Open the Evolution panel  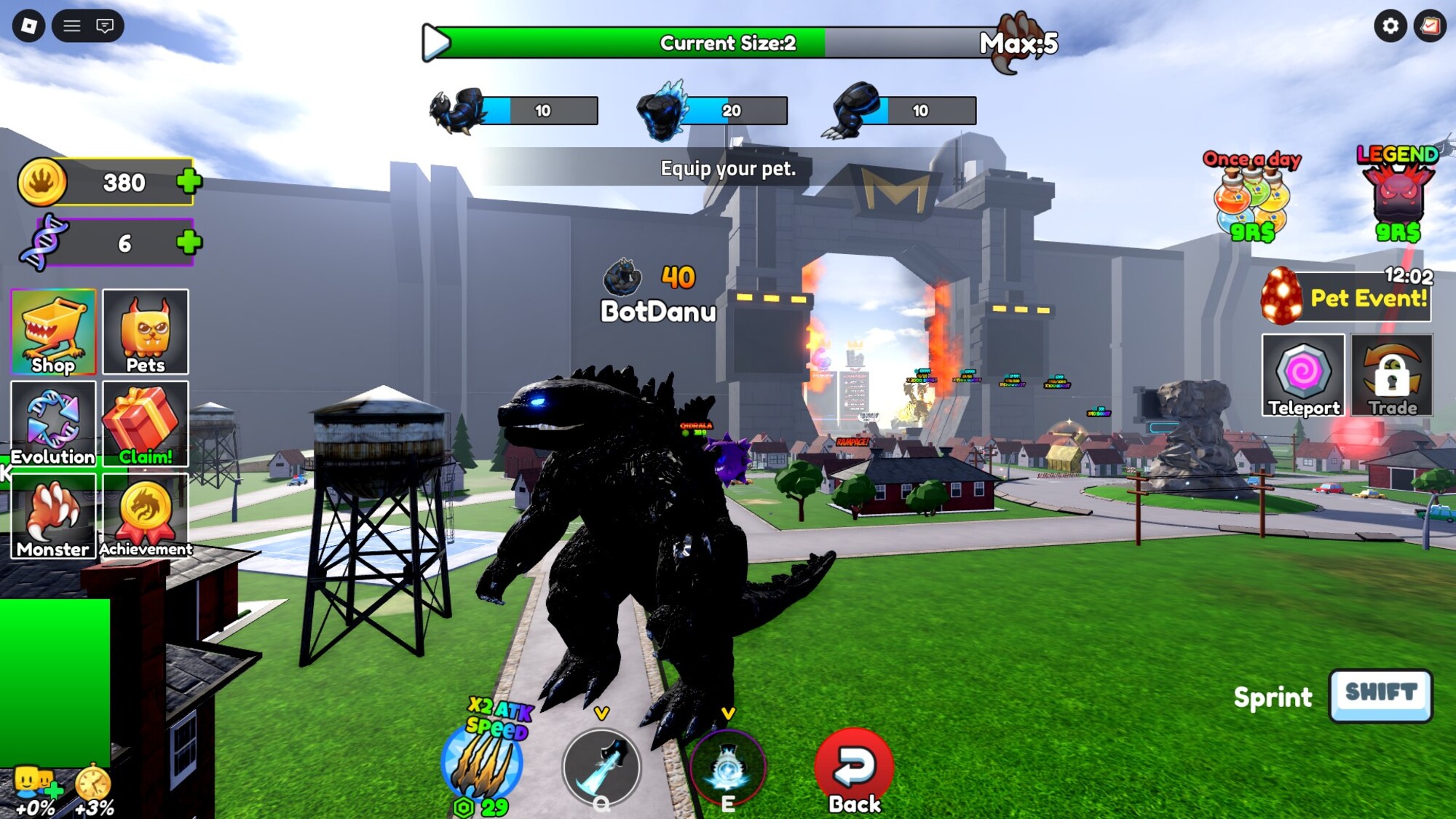(53, 424)
